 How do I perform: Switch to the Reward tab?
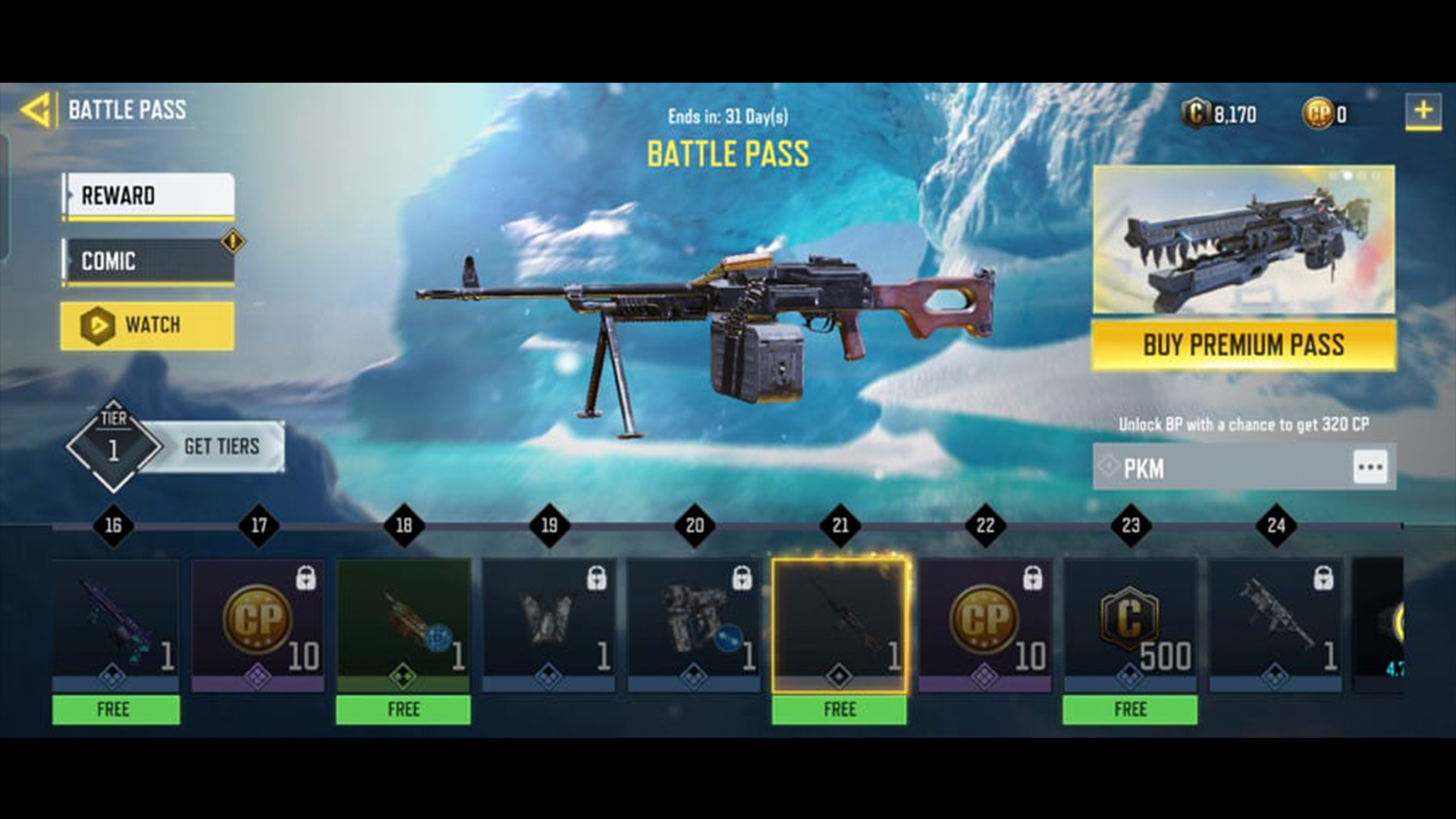coord(146,196)
